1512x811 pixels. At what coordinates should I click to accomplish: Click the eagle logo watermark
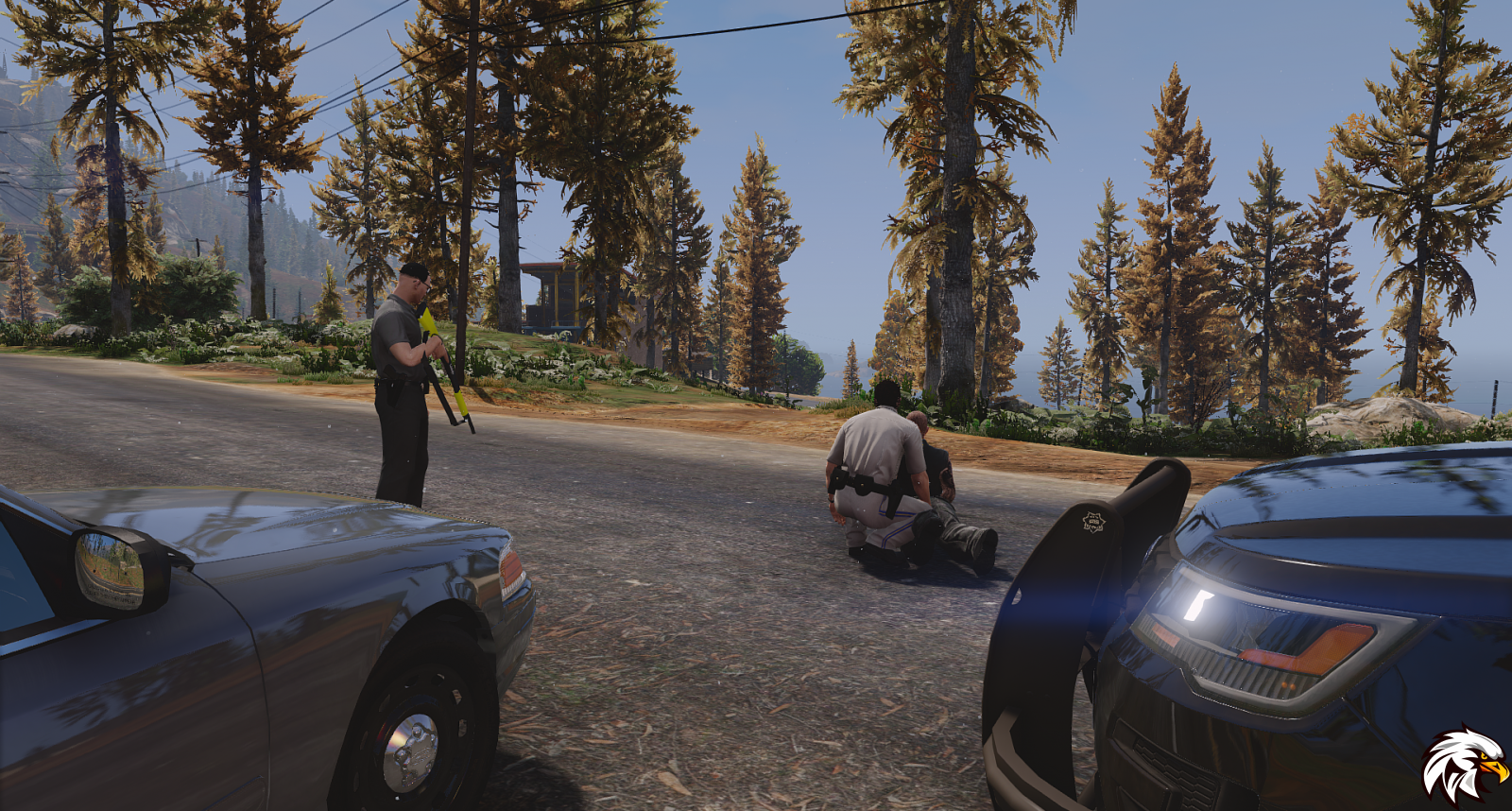click(1463, 764)
